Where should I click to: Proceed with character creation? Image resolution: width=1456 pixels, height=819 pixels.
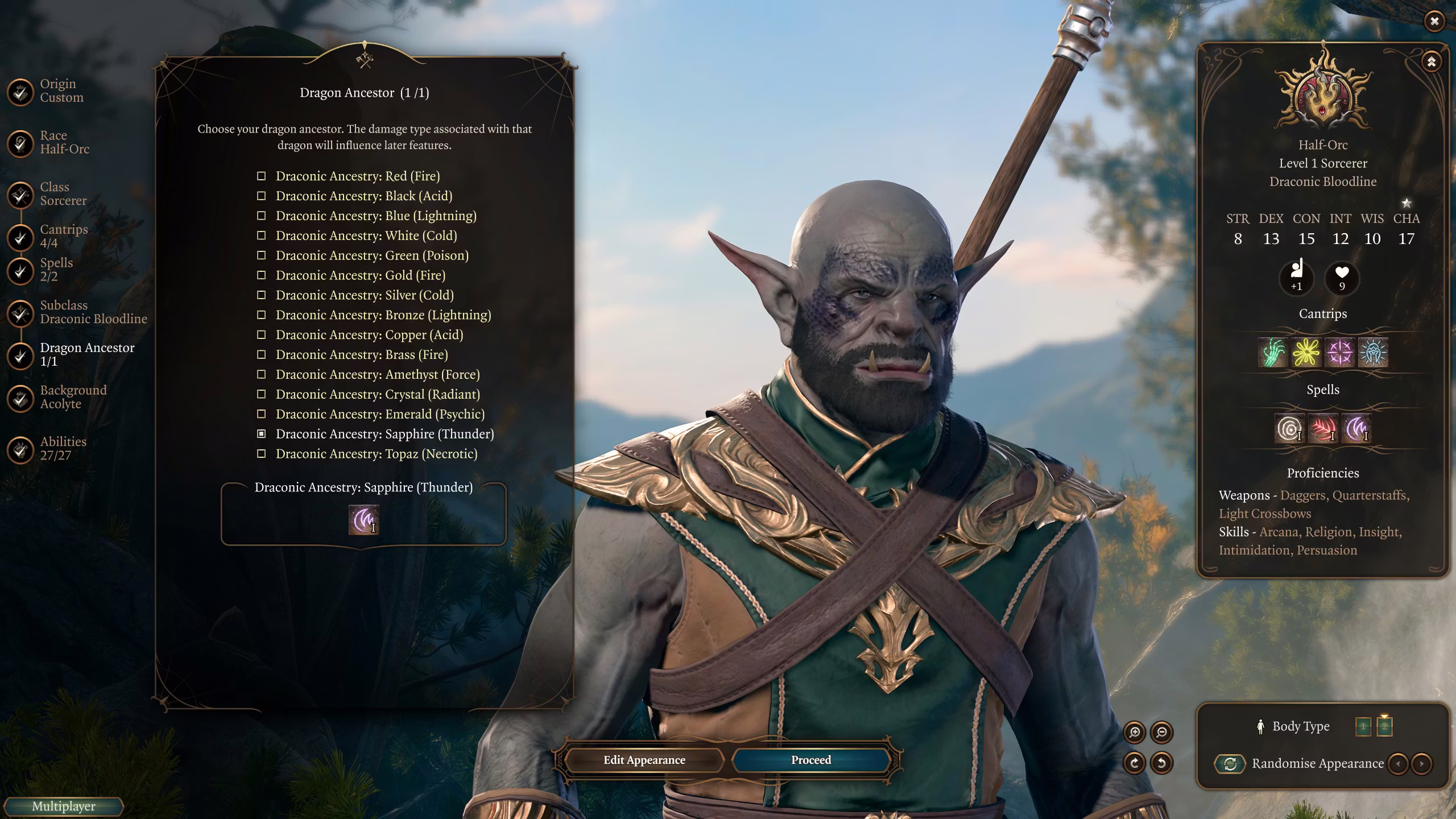pos(810,760)
